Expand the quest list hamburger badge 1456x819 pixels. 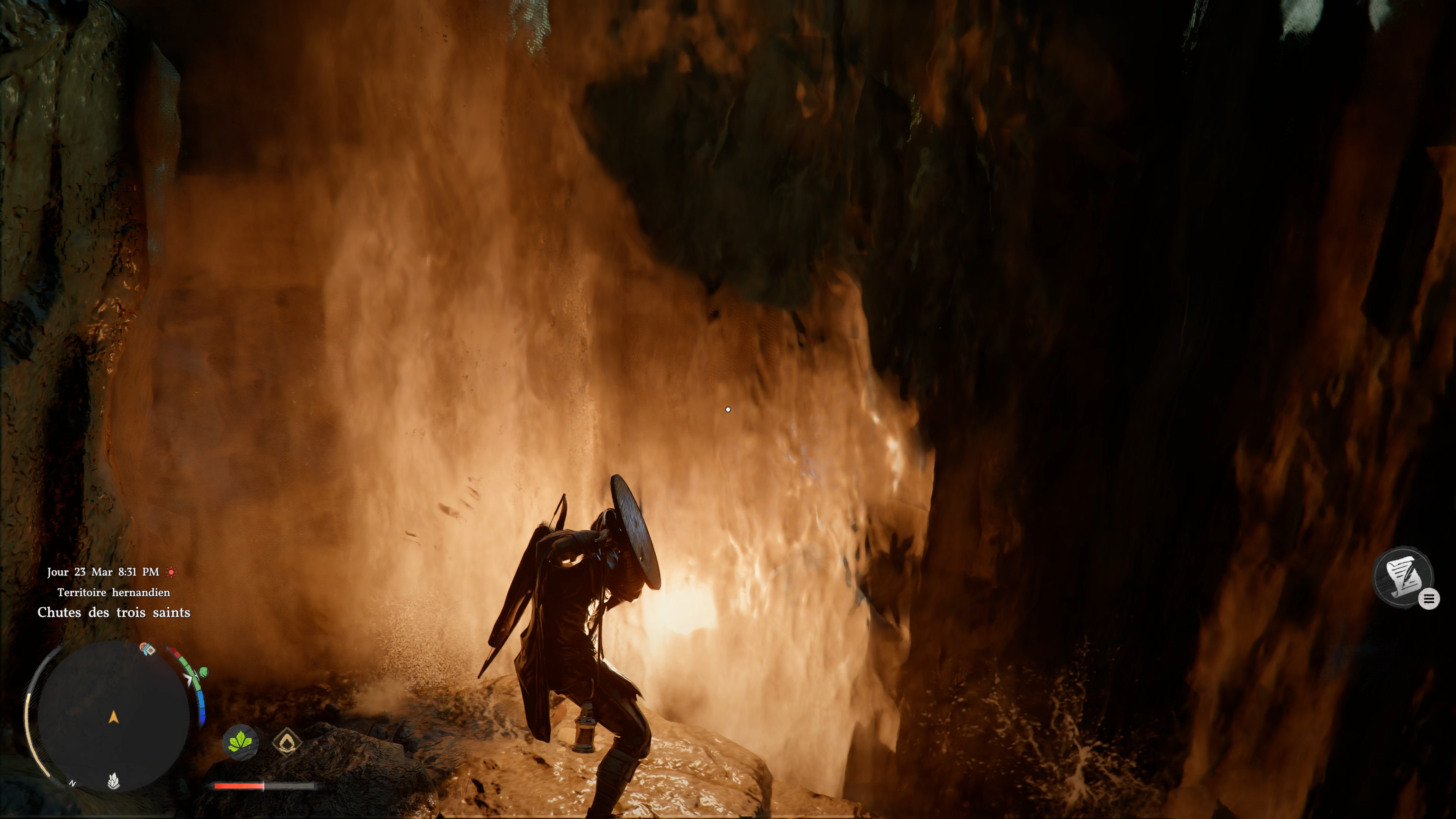pyautogui.click(x=1429, y=599)
